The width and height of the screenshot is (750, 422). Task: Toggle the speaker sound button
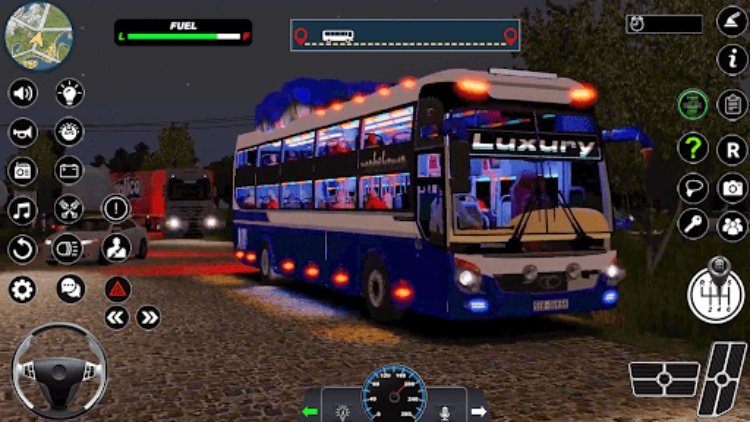click(x=22, y=93)
